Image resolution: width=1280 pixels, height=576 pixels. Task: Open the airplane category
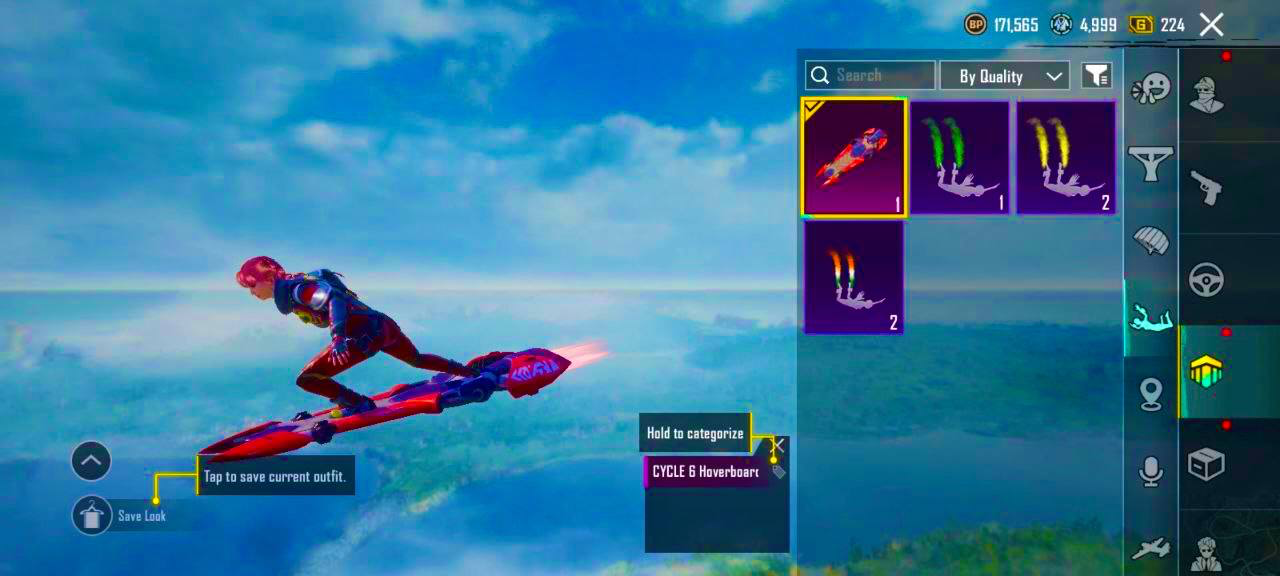point(1151,548)
